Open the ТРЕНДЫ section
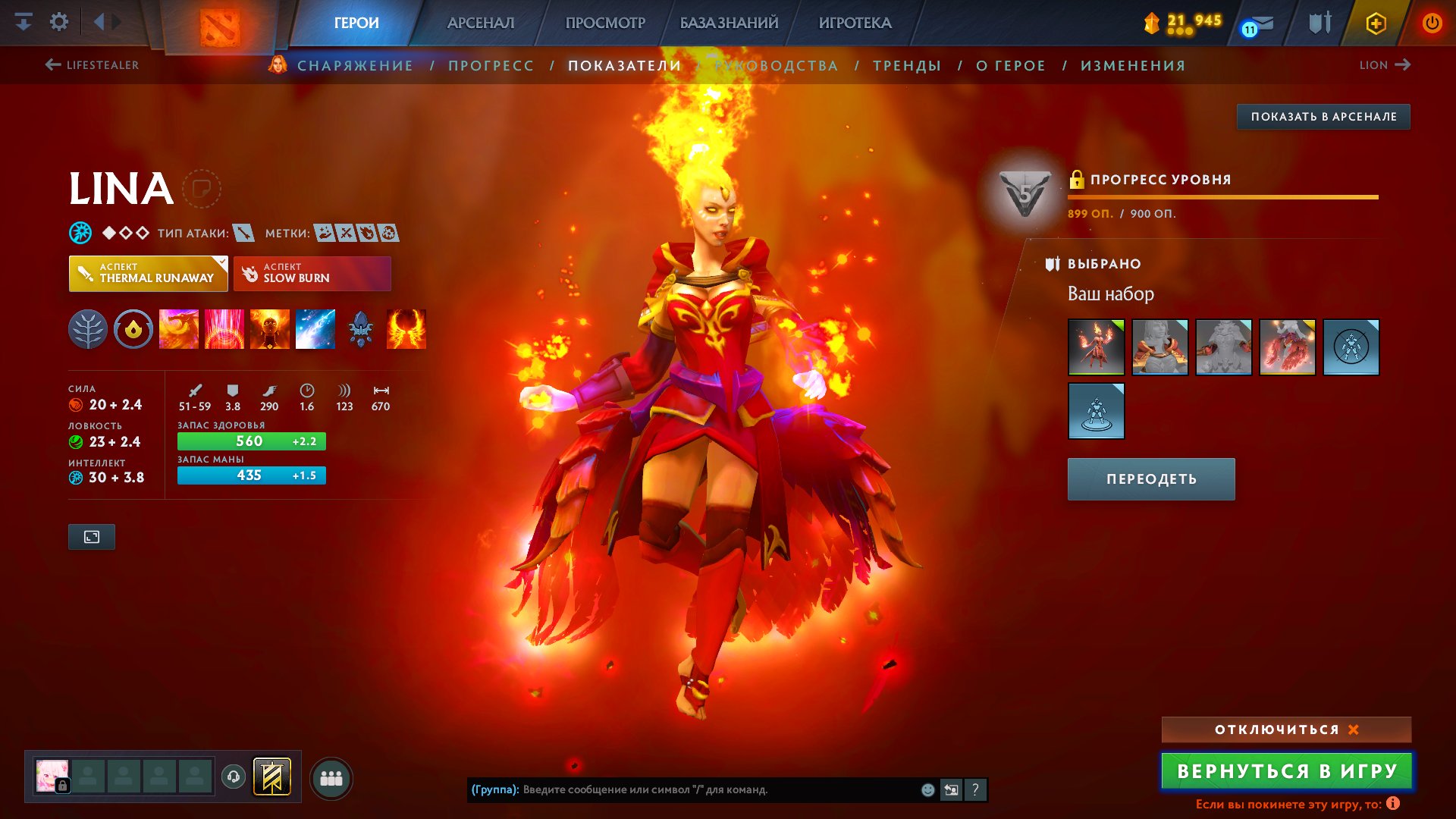This screenshot has height=819, width=1456. (907, 65)
